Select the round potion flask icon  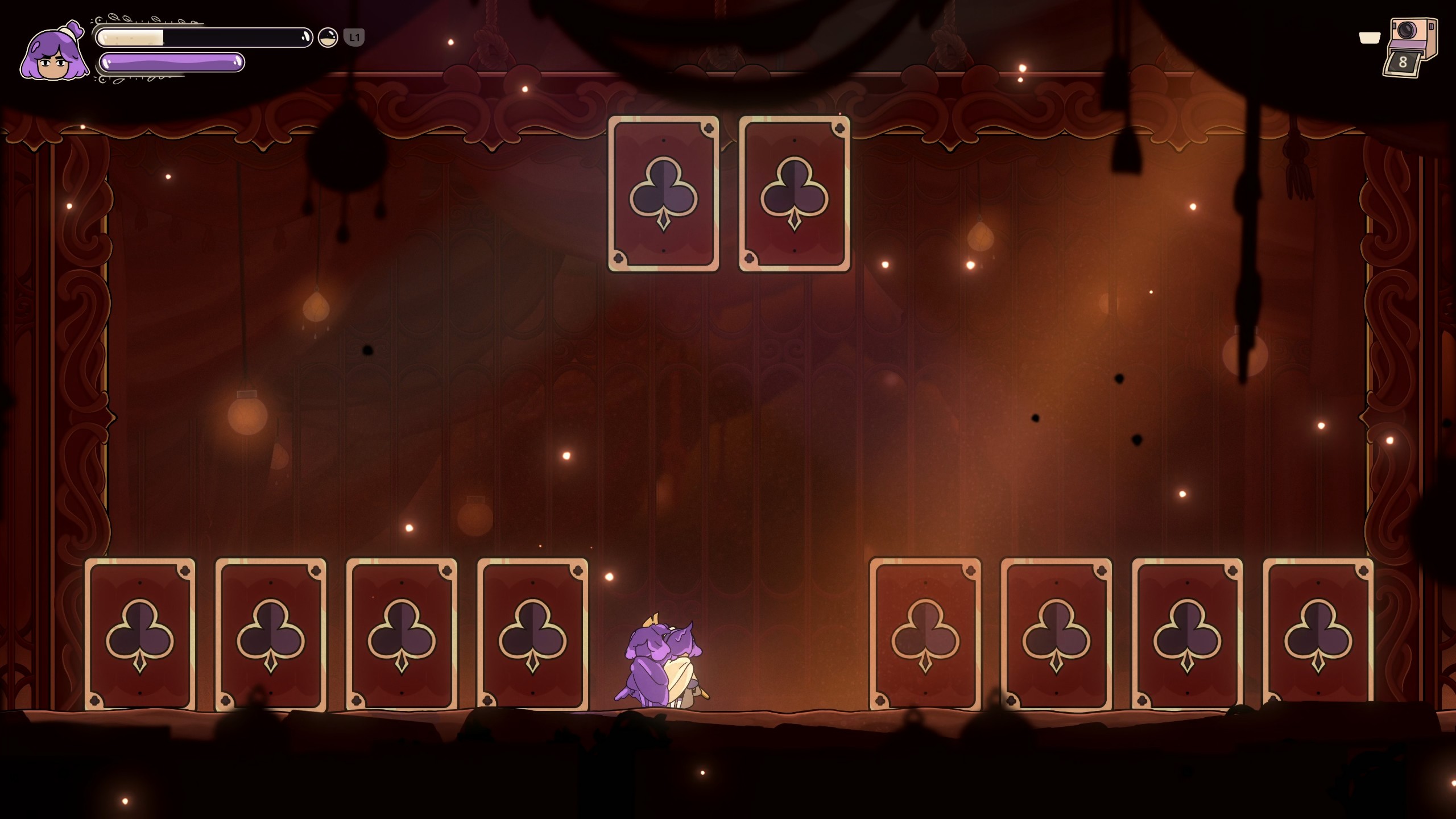[x=328, y=38]
